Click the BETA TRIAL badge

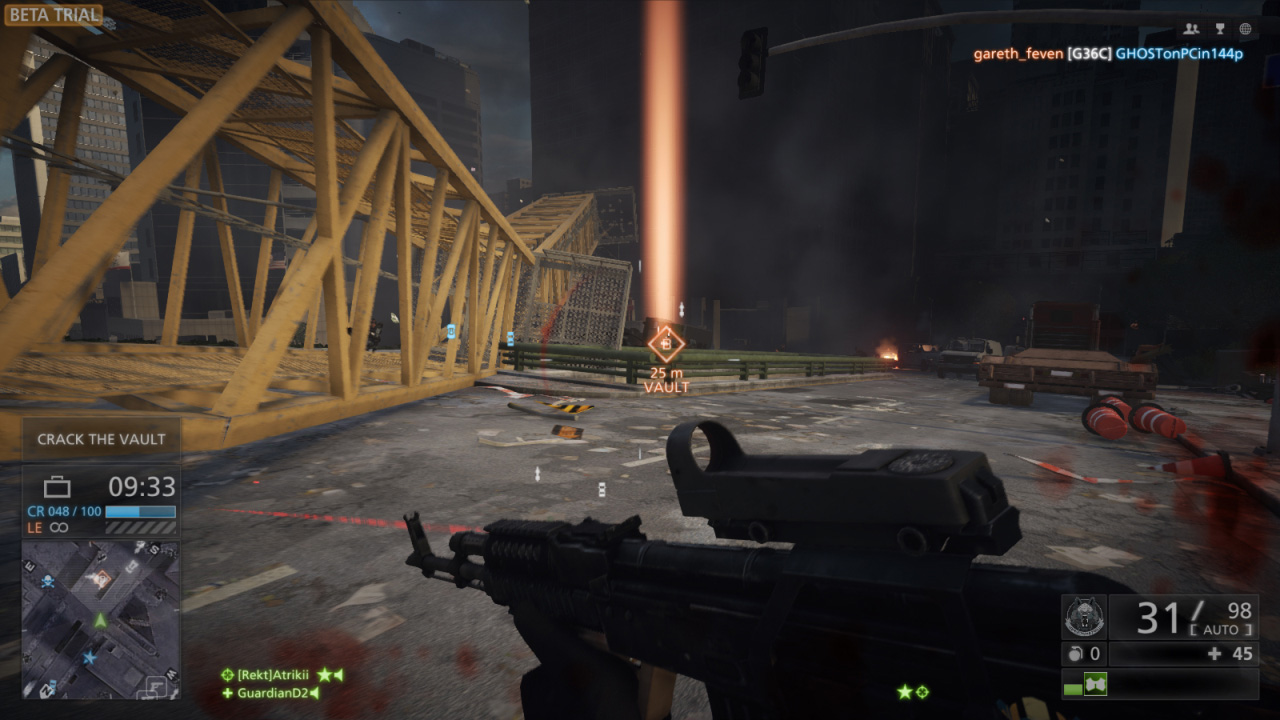click(x=53, y=15)
